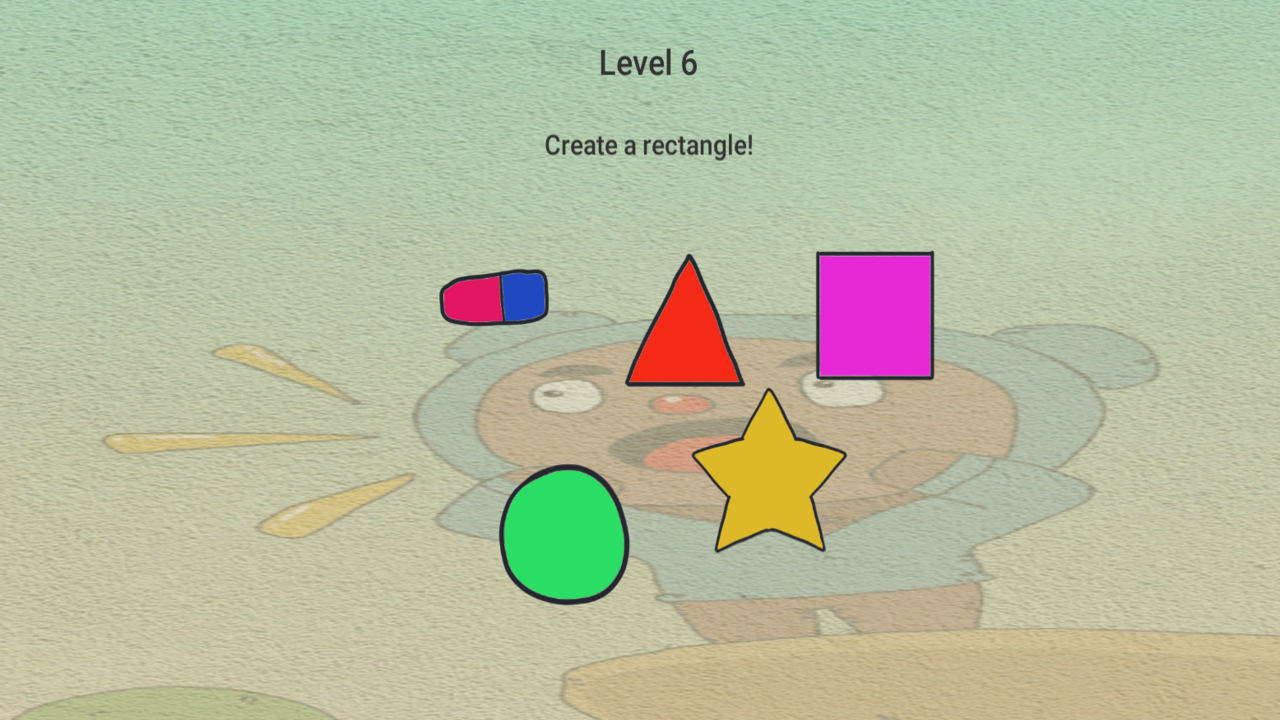Click the bottom edge of the triangle
This screenshot has width=1280, height=720.
click(686, 380)
